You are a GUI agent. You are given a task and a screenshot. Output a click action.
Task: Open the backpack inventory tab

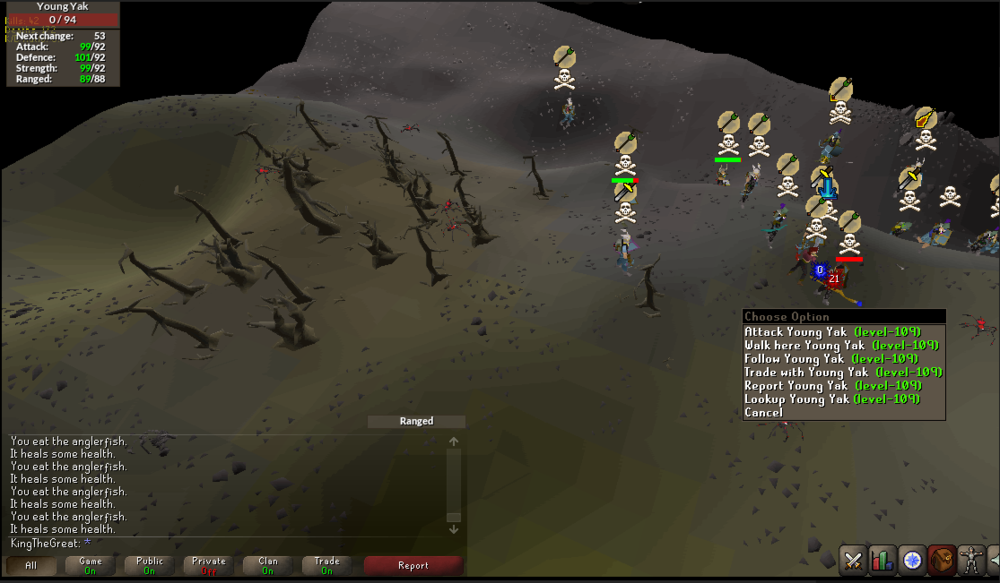click(x=940, y=560)
